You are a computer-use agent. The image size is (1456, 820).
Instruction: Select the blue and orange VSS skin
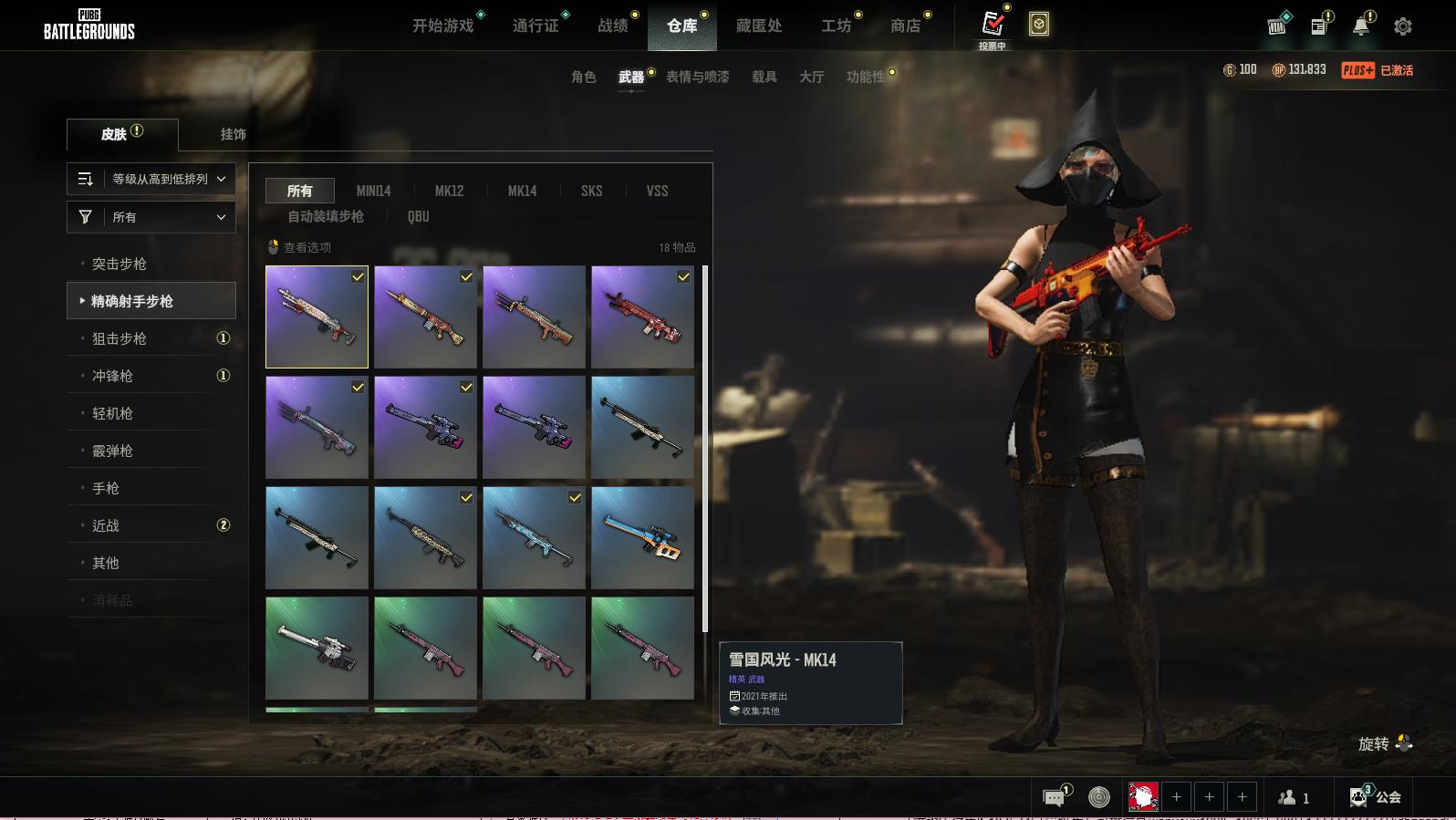click(x=642, y=537)
